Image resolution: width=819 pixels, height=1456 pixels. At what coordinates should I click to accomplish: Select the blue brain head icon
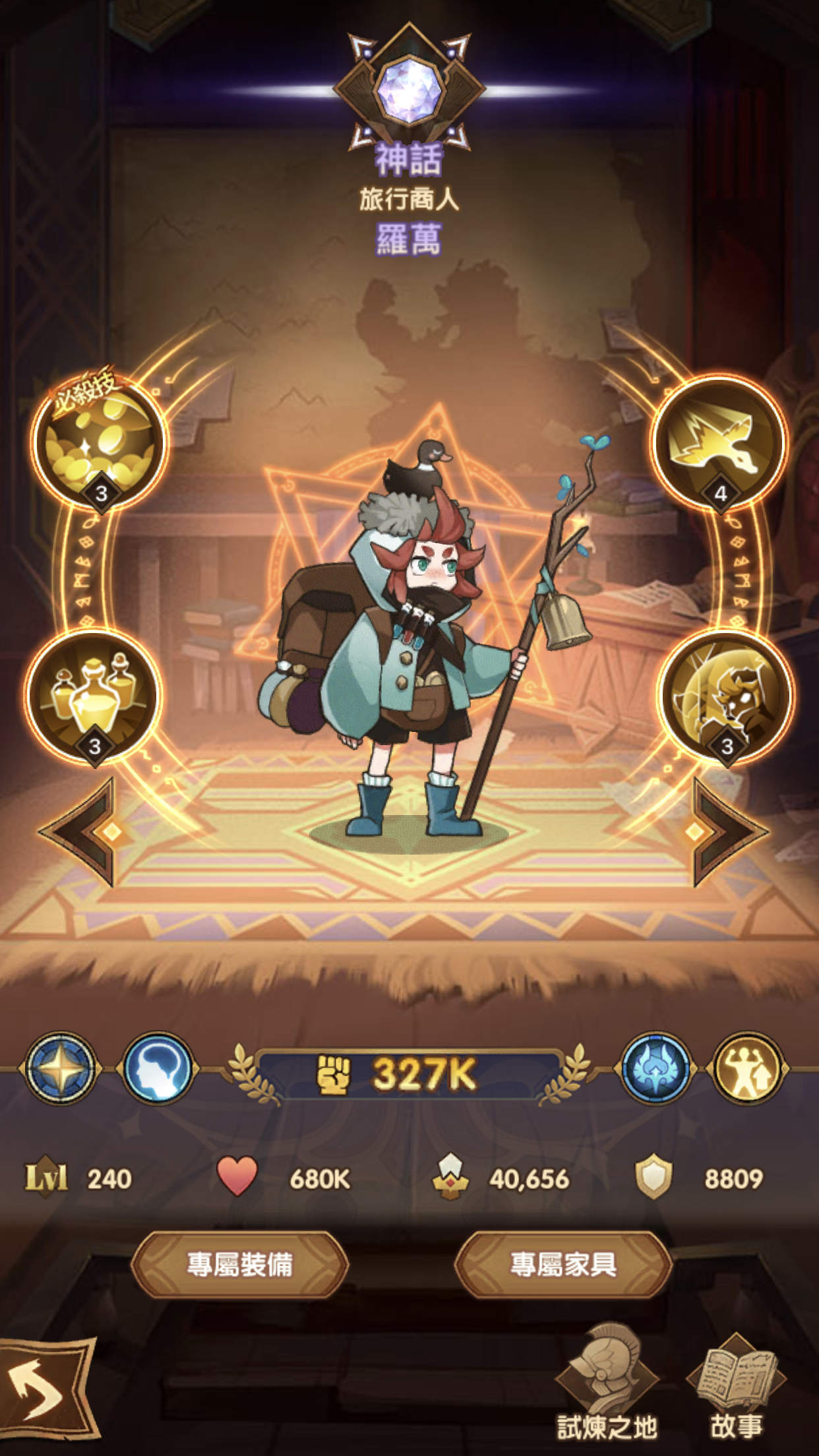[158, 1068]
